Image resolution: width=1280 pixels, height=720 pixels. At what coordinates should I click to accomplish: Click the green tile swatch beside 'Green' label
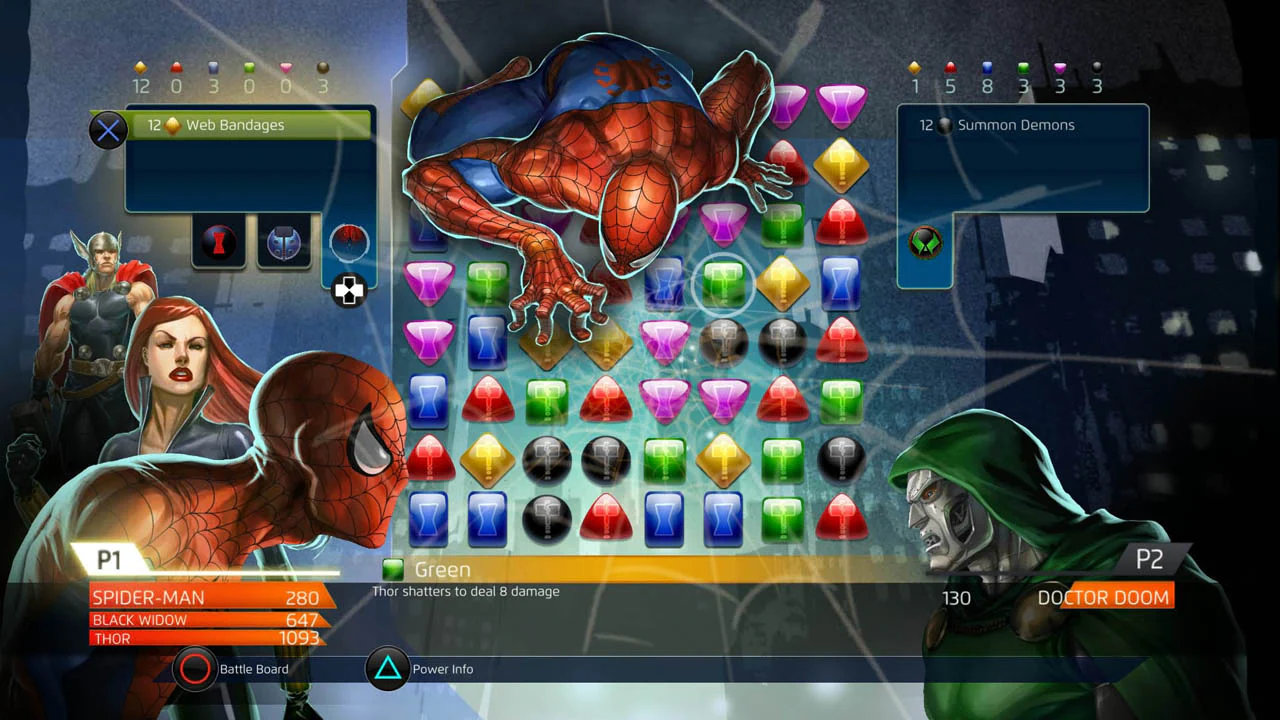pos(394,569)
